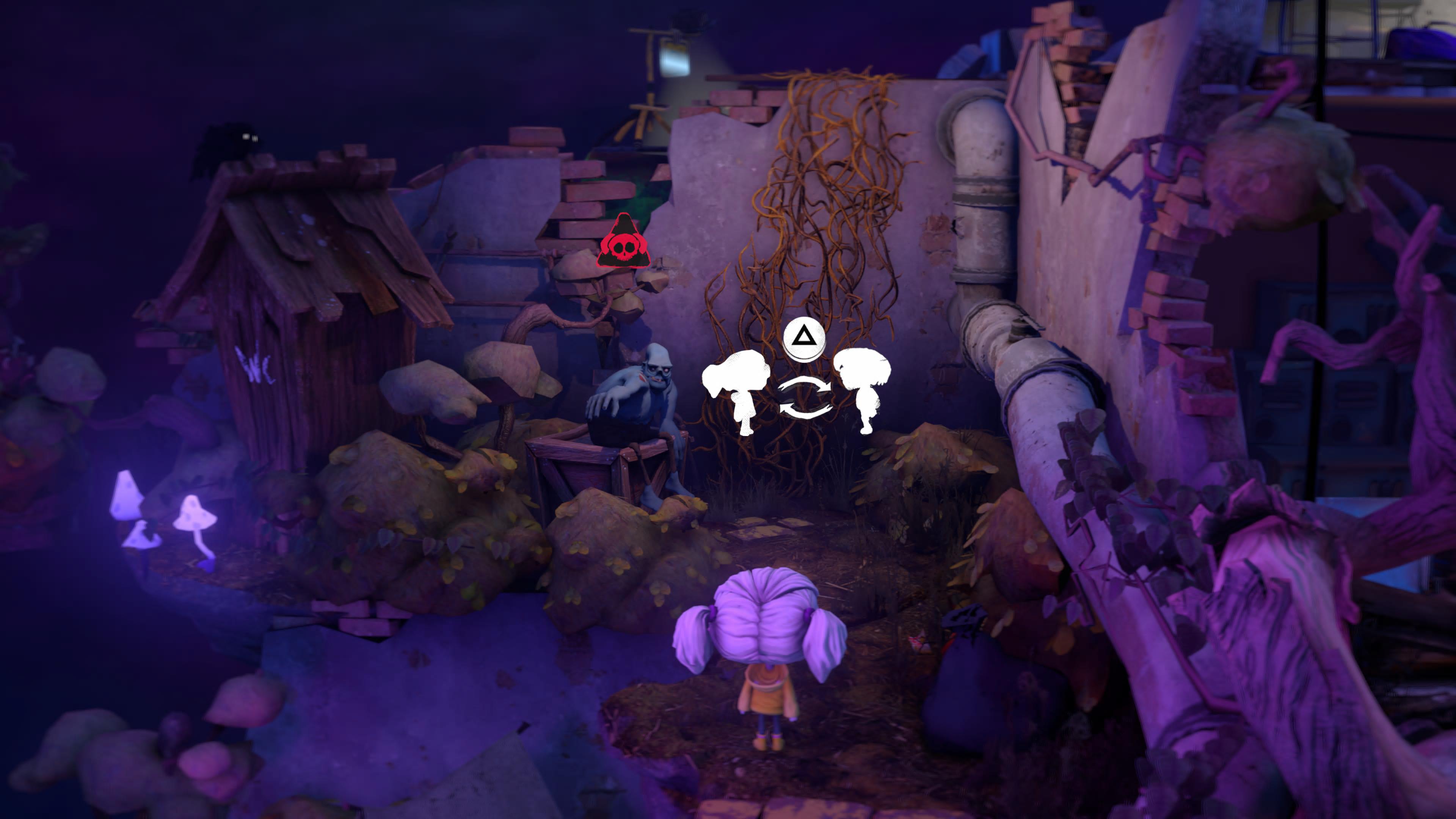Select the character swap arrows icon
Screen dimensions: 1456x819
(804, 398)
